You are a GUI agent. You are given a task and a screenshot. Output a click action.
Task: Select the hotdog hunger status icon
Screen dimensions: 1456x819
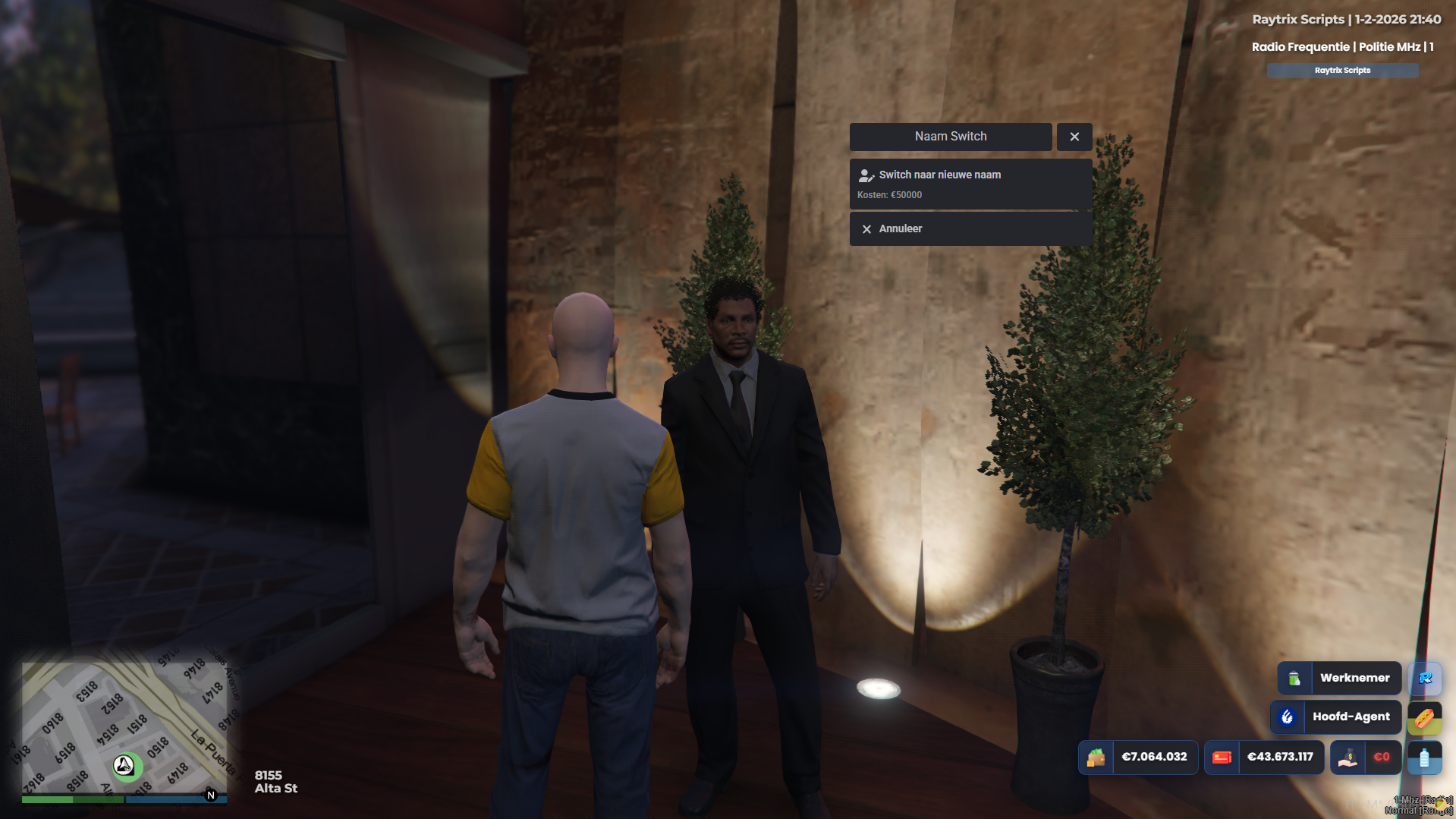pyautogui.click(x=1424, y=718)
